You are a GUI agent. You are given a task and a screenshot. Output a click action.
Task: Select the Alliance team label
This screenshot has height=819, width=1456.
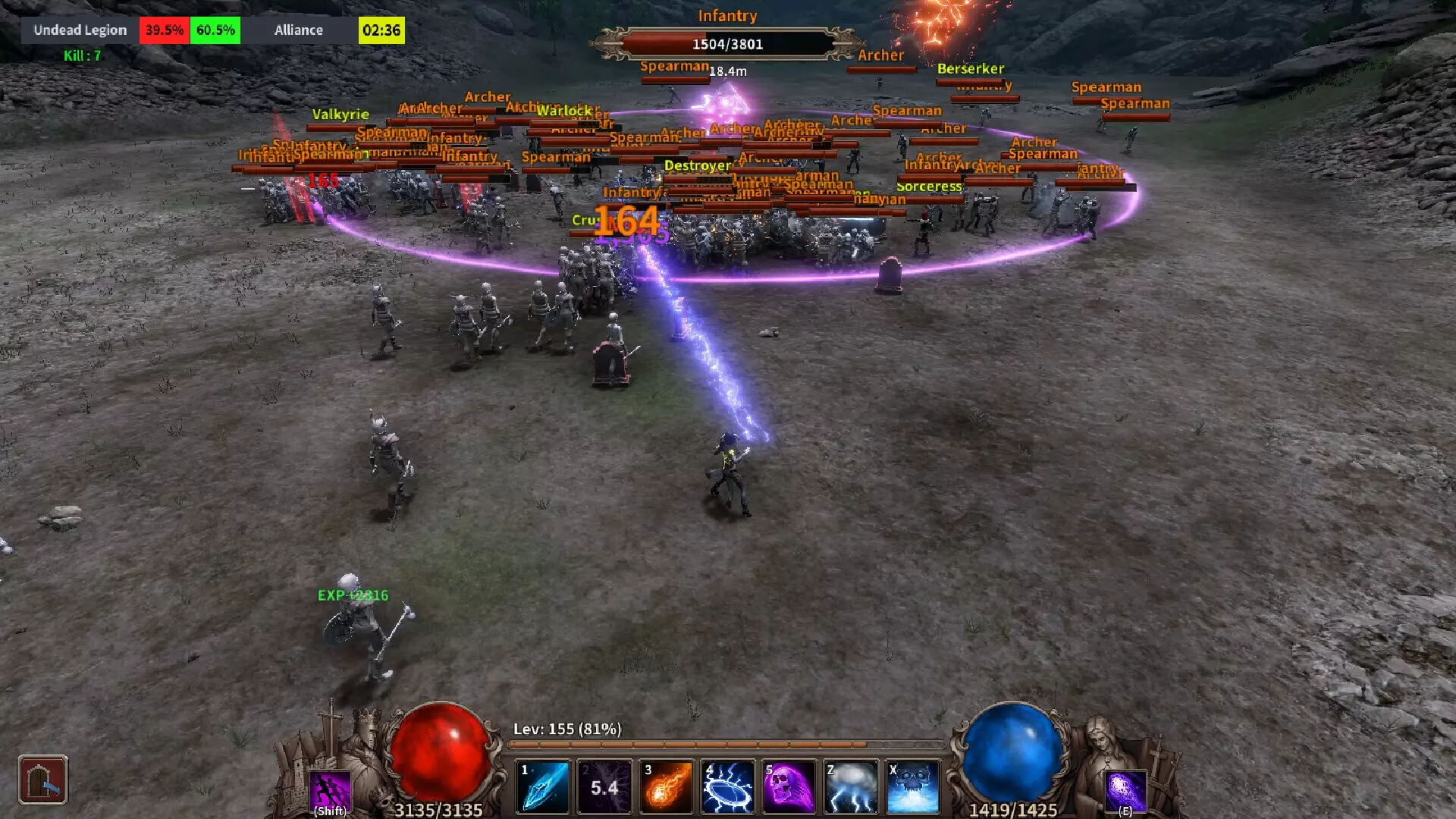pos(298,30)
